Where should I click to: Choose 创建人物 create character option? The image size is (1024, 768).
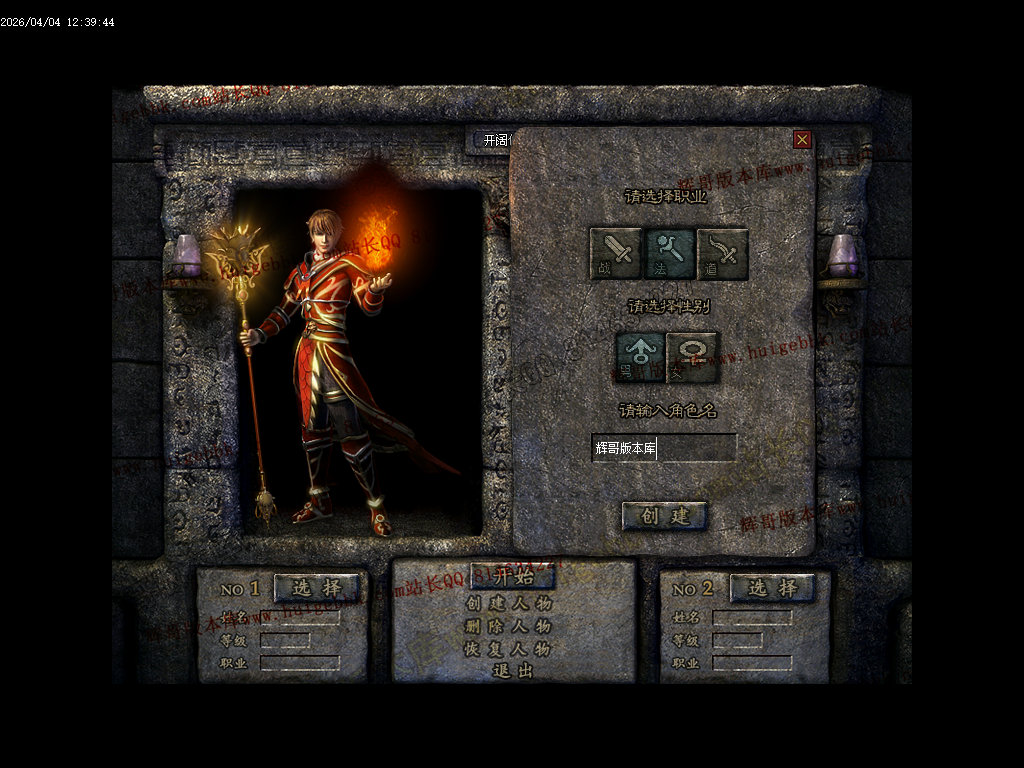(509, 604)
